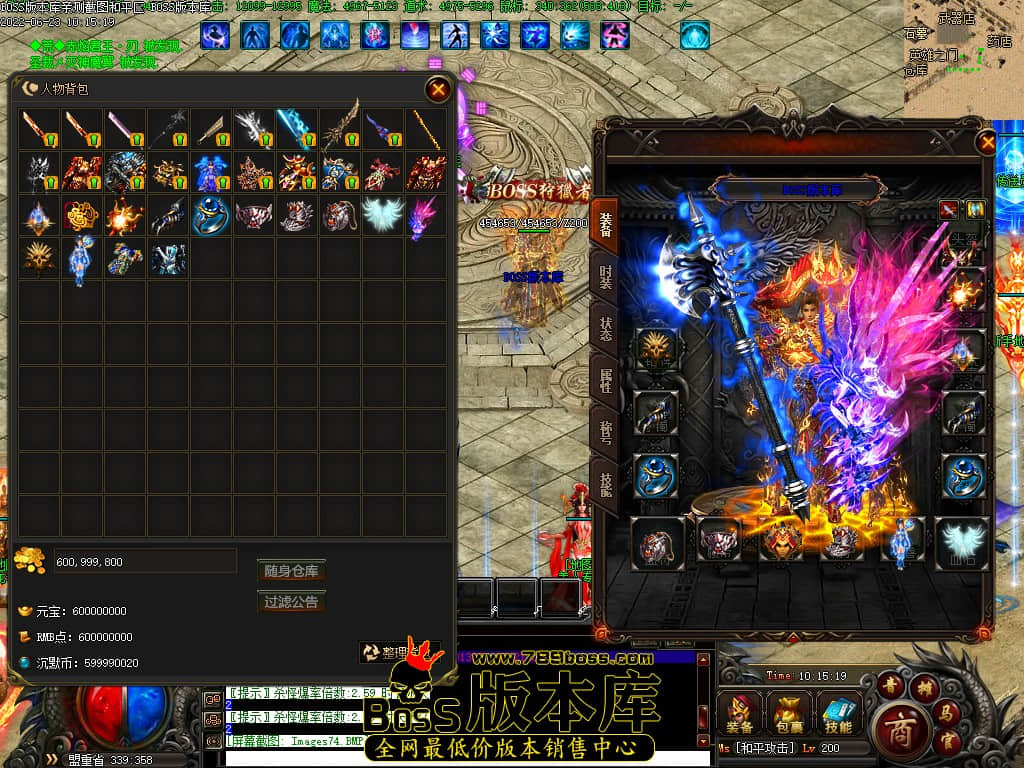The height and width of the screenshot is (768, 1024).
Task: Close the character equipment panel
Action: click(x=988, y=143)
